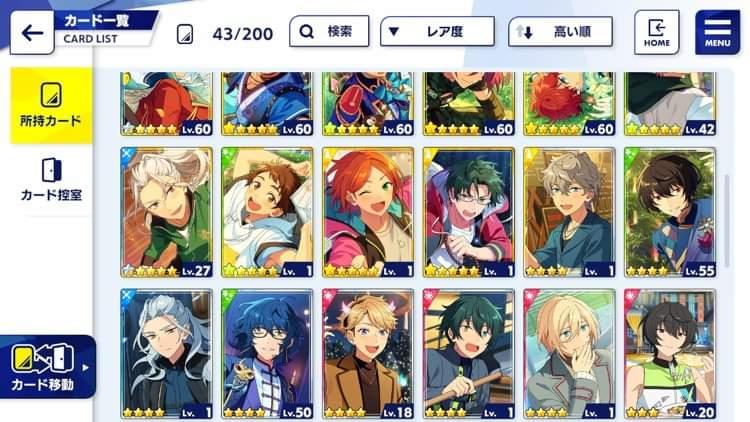Screen dimensions: 750x422
Task: Select the blond grey-jacket Lv.1 card
Action: 569,354
